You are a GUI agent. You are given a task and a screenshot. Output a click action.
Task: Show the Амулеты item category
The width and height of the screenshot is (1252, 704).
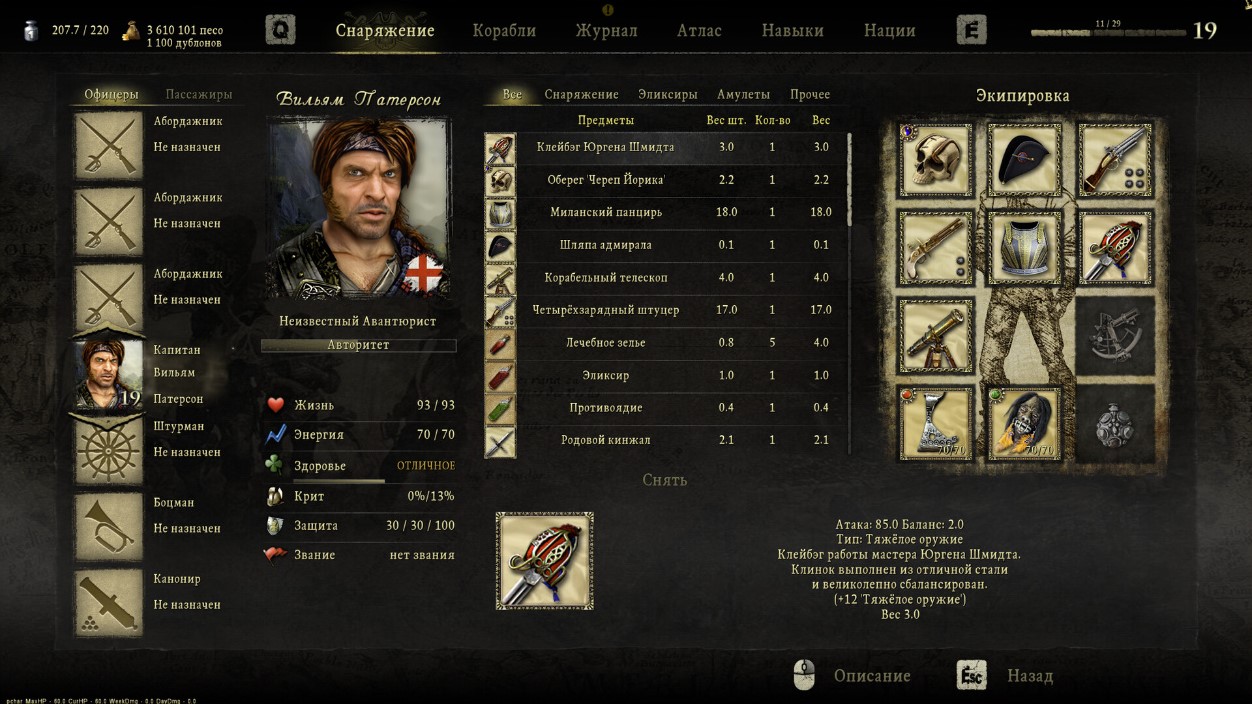point(743,94)
